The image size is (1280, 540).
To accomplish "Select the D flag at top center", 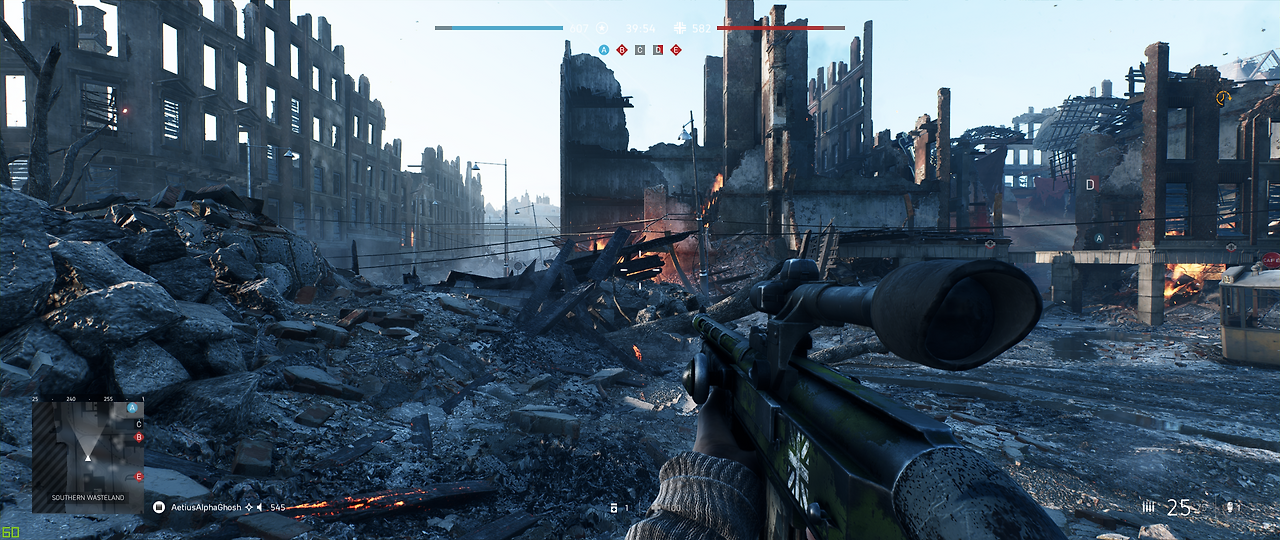I will 658,49.
